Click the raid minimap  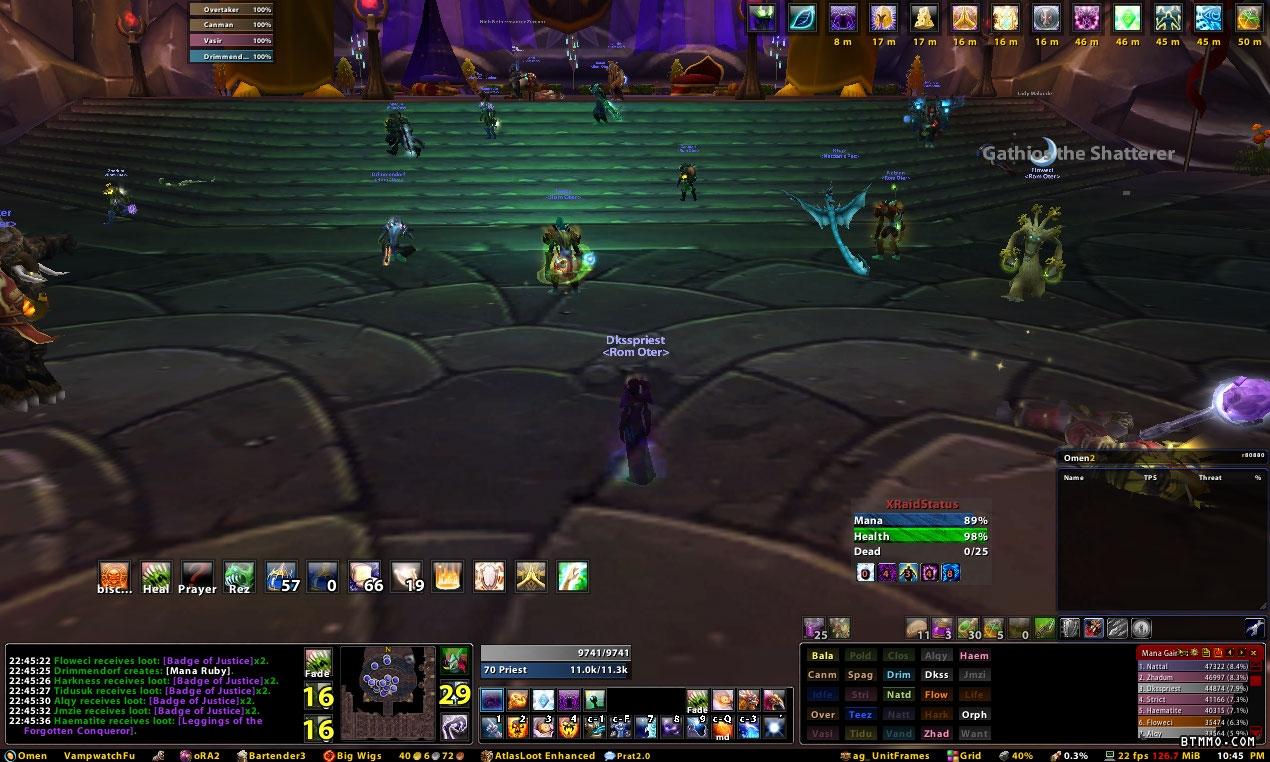pos(388,692)
